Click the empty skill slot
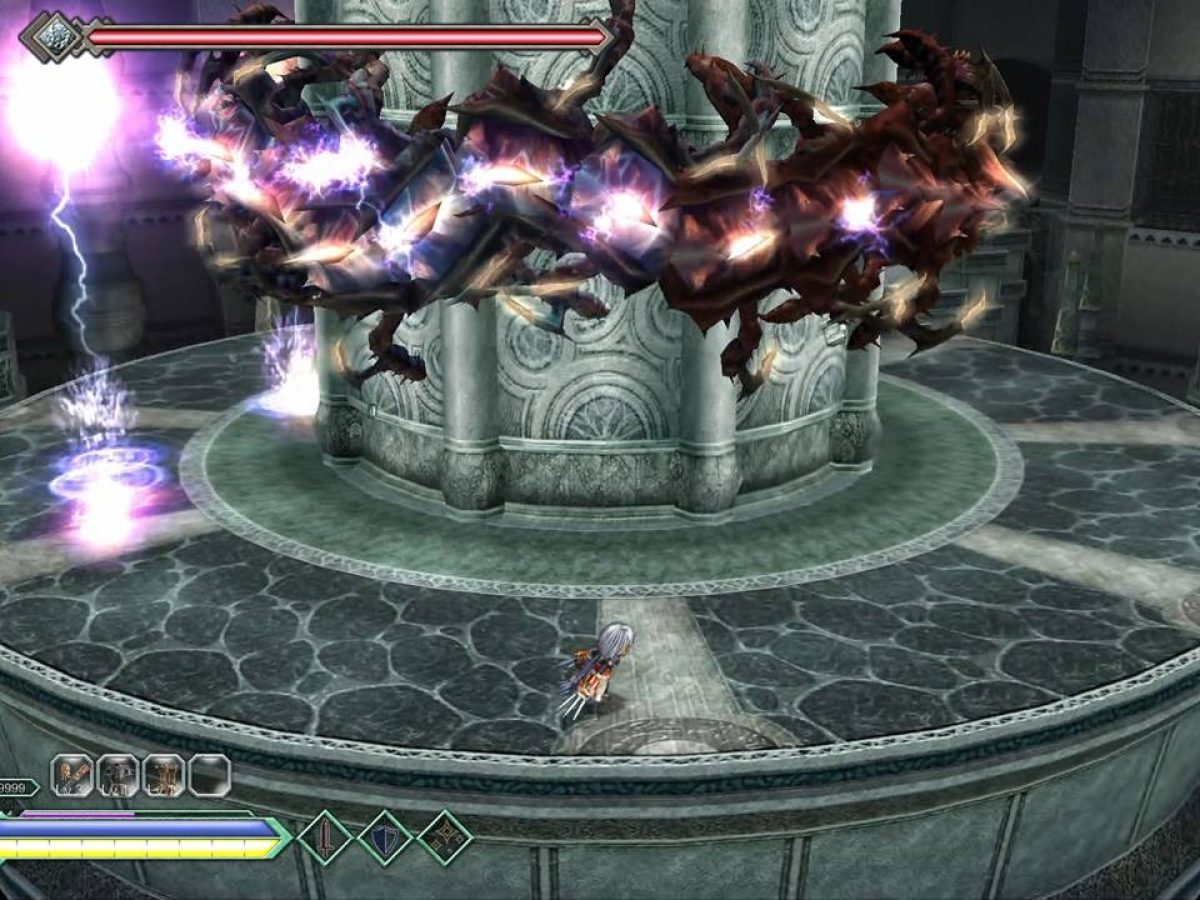 [x=210, y=775]
